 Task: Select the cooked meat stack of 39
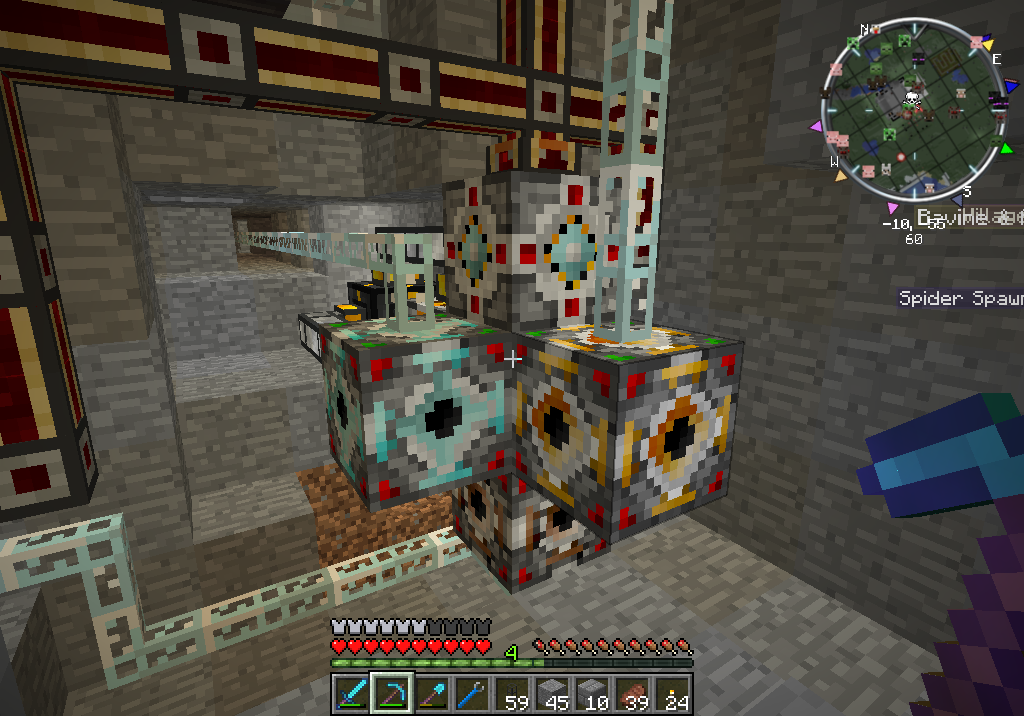click(632, 693)
